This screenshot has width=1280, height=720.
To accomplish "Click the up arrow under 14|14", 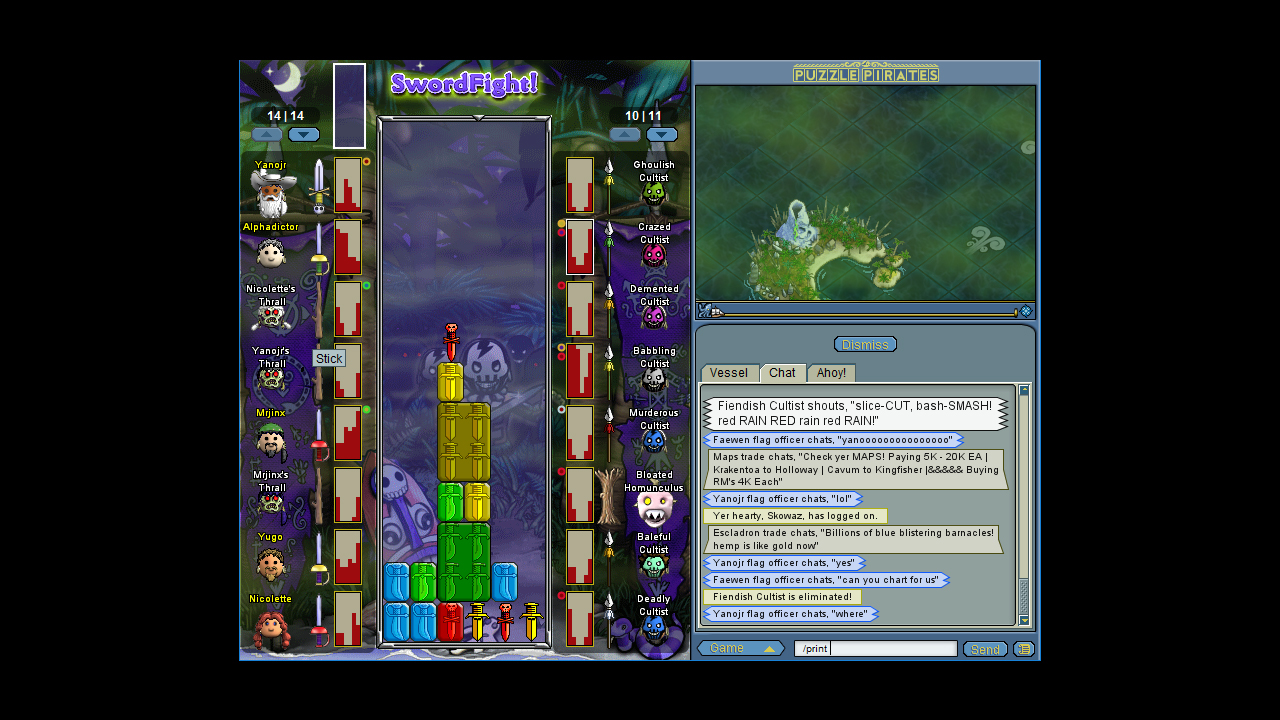I will [x=266, y=134].
